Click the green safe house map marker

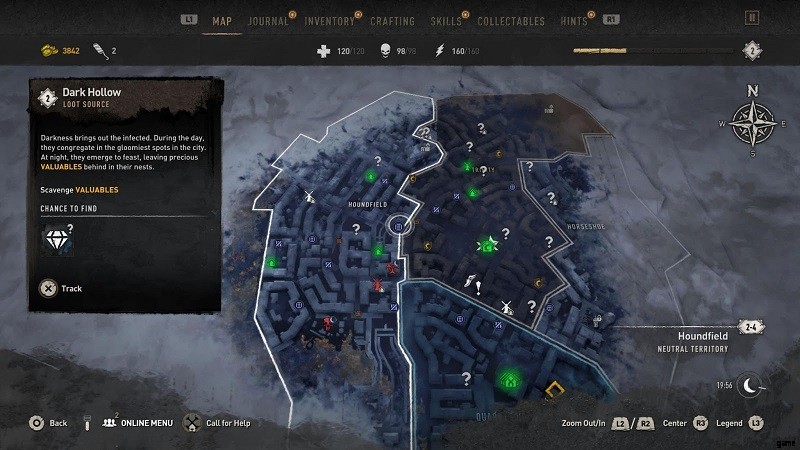(x=510, y=379)
